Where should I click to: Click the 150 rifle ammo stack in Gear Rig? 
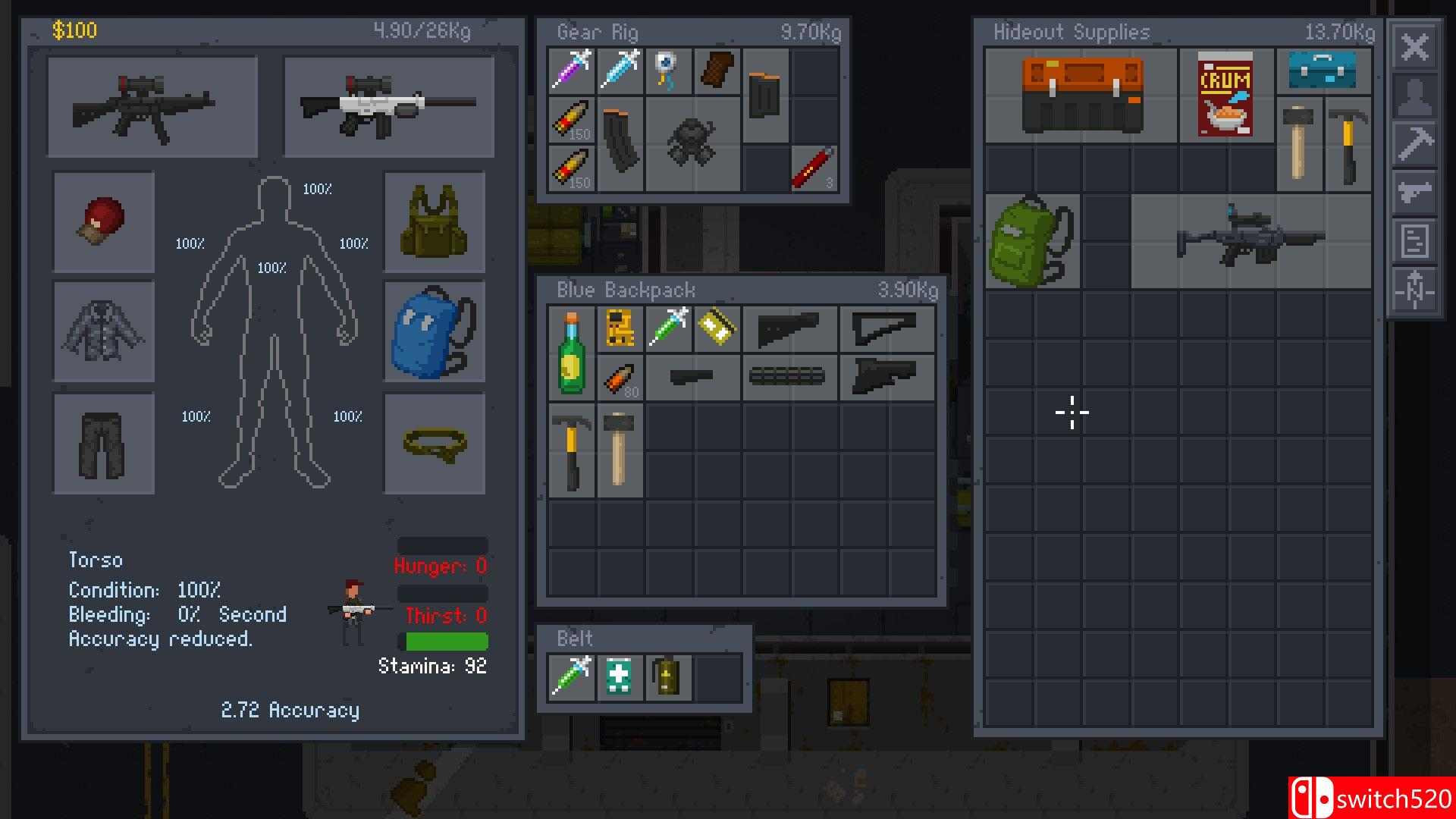point(571,120)
